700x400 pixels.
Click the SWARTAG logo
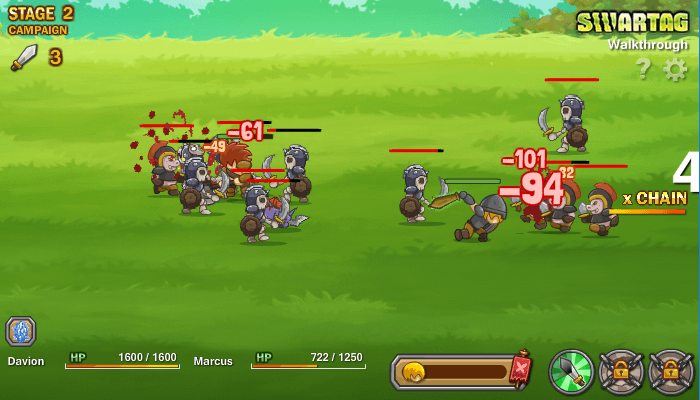click(632, 22)
